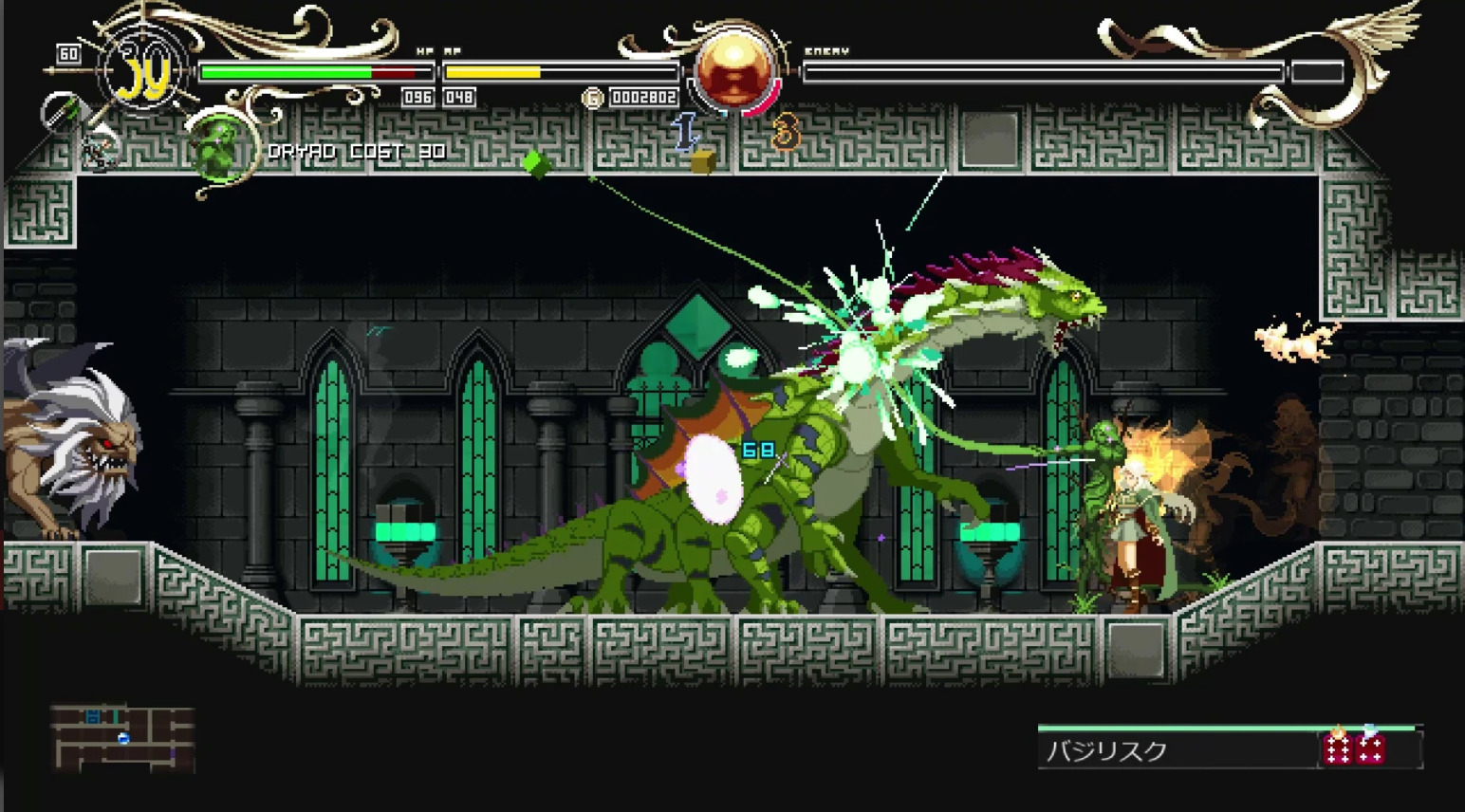Click the HP label above the health bar

pyautogui.click(x=423, y=49)
